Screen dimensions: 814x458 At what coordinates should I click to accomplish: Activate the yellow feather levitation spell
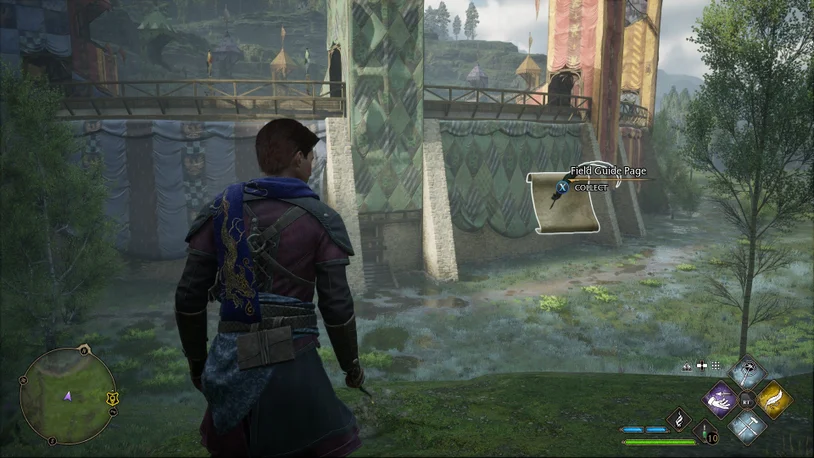click(773, 400)
